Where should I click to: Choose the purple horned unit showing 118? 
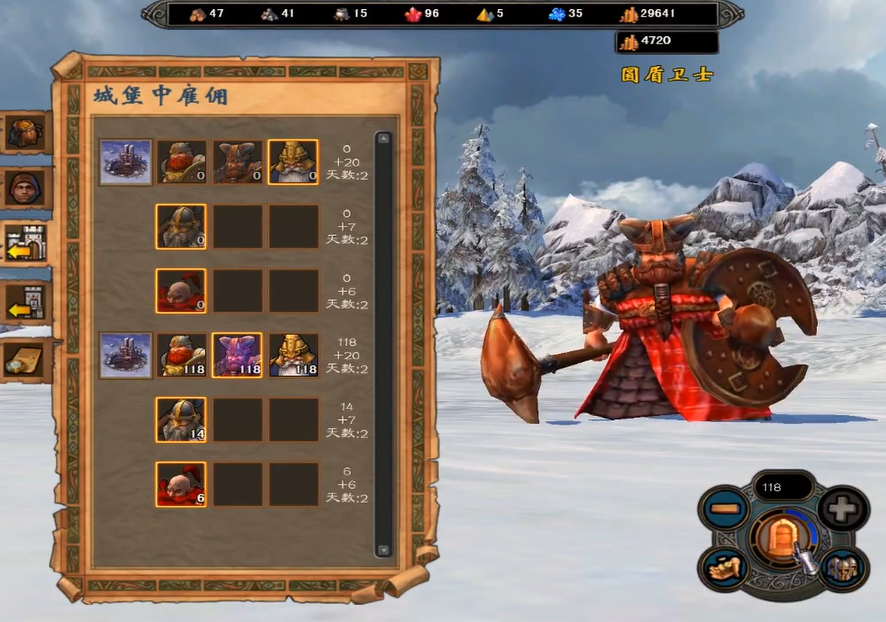(237, 355)
